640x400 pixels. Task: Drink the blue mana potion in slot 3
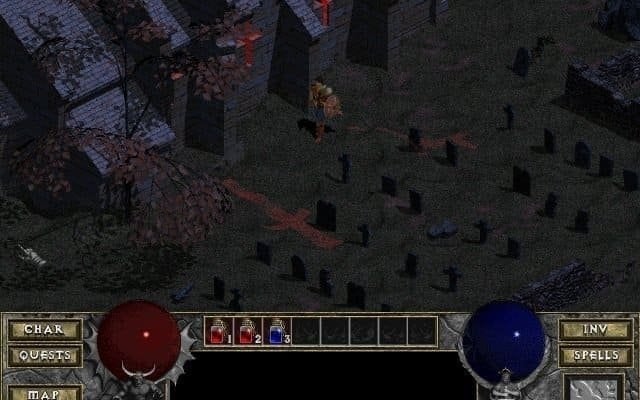277,331
